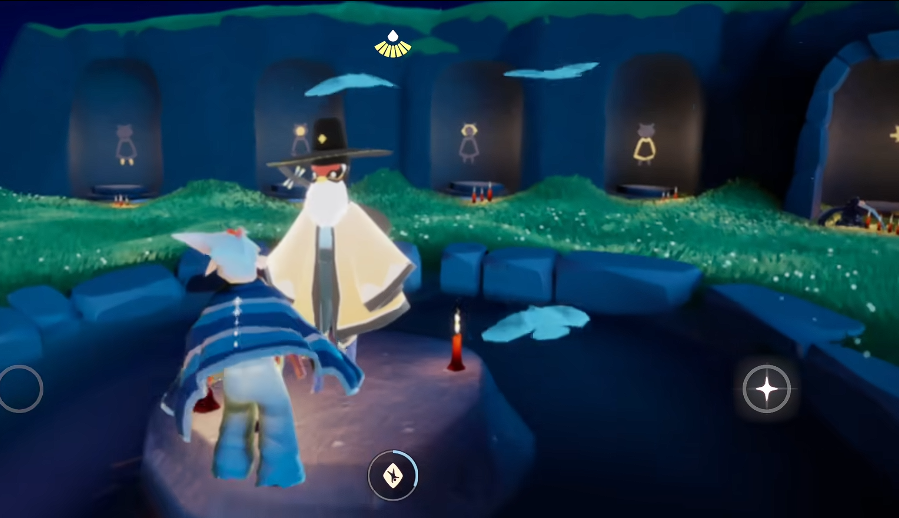Screen dimensions: 899x518
Task: Activate the handstand emote button
Action: 394,475
